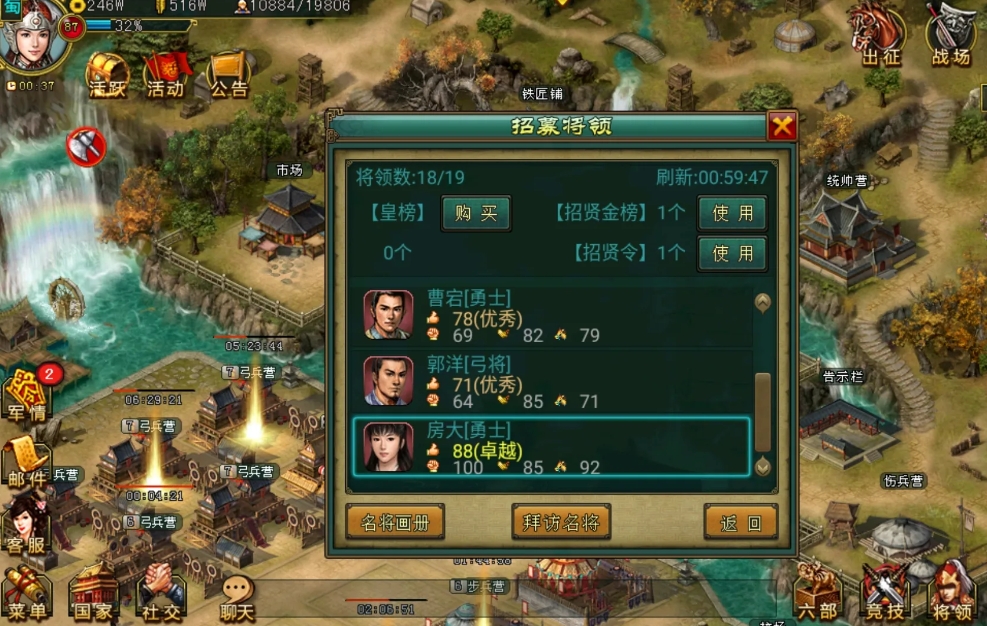Buy 皇榜 with the 购买 button
The image size is (987, 626).
click(476, 214)
